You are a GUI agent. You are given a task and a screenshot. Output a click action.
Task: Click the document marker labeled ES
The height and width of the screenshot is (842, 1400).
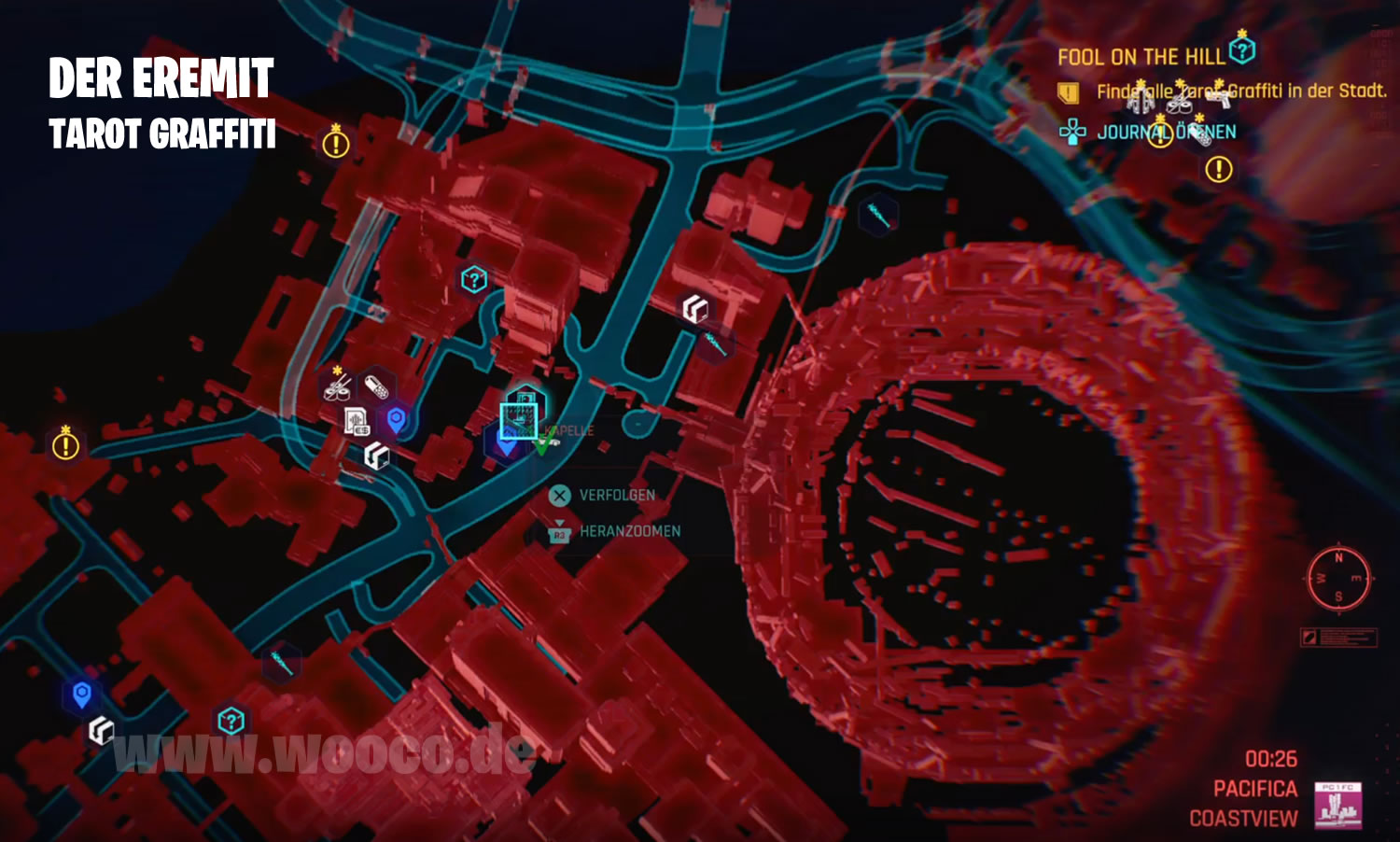pos(356,422)
